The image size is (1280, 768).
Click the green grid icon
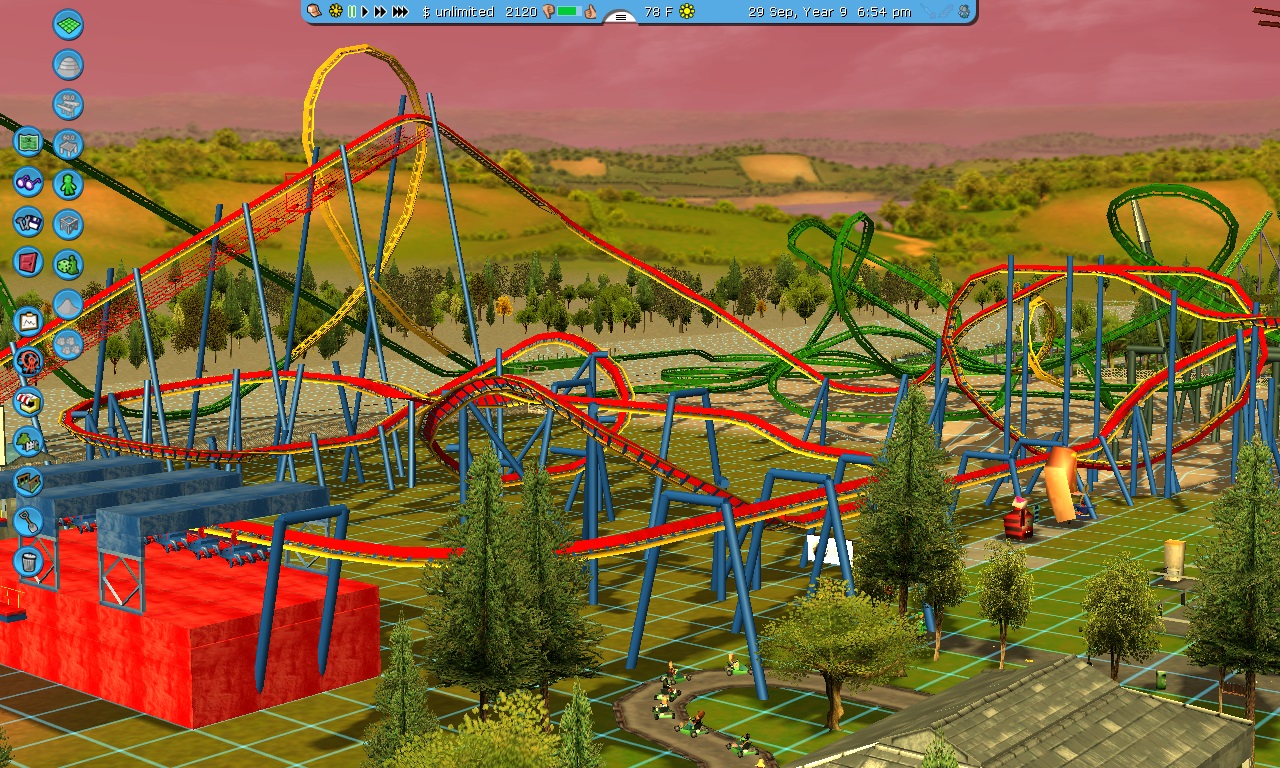click(x=68, y=25)
